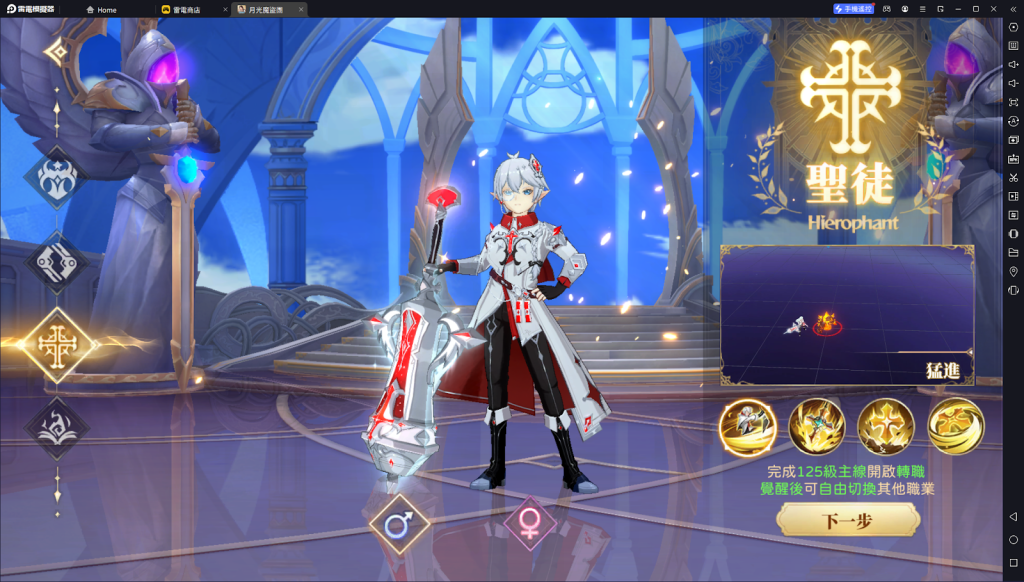Play the 猛進 skill preview video
The width and height of the screenshot is (1024, 582).
click(x=846, y=315)
